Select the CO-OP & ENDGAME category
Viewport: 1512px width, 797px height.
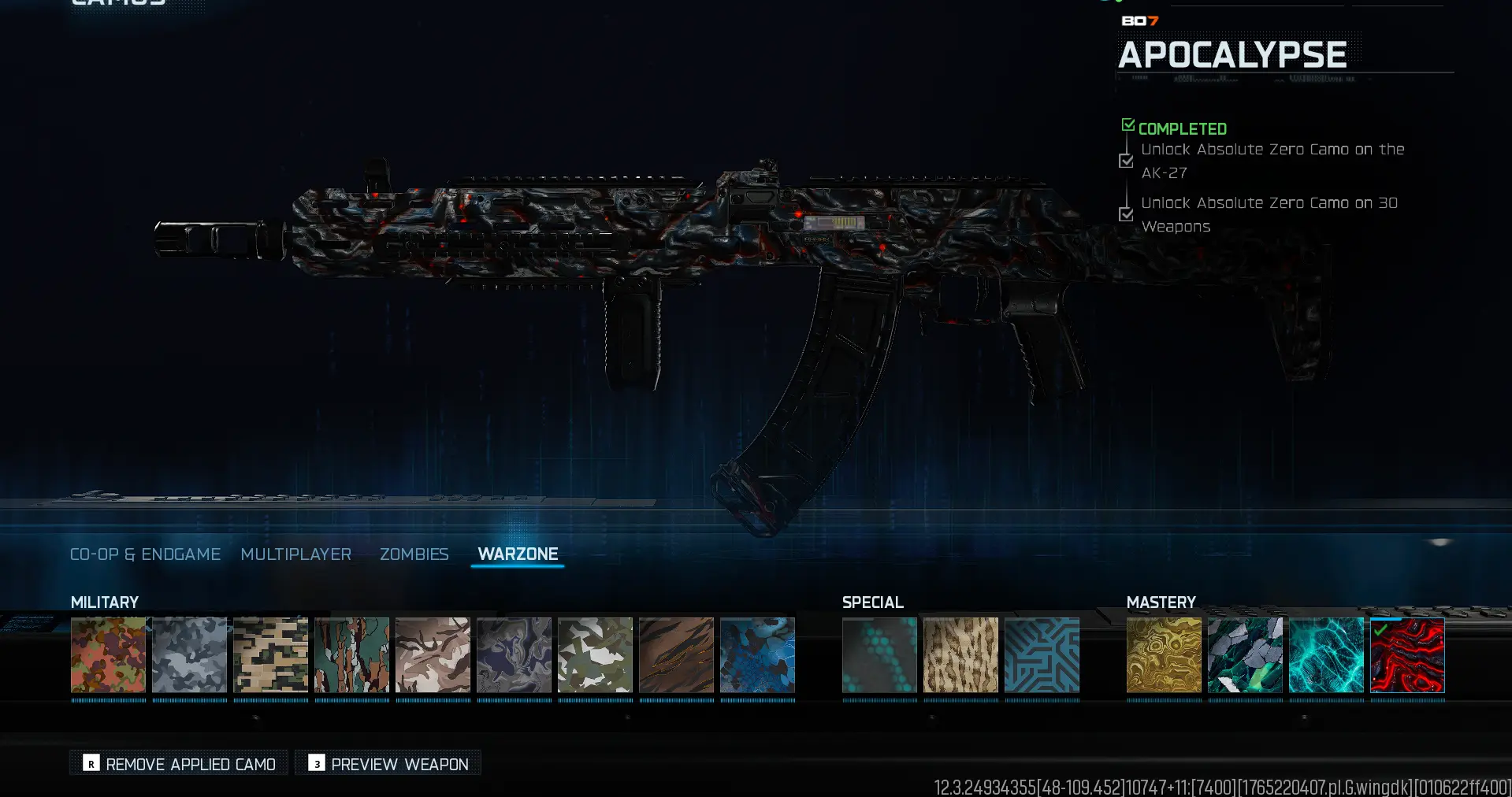click(145, 554)
